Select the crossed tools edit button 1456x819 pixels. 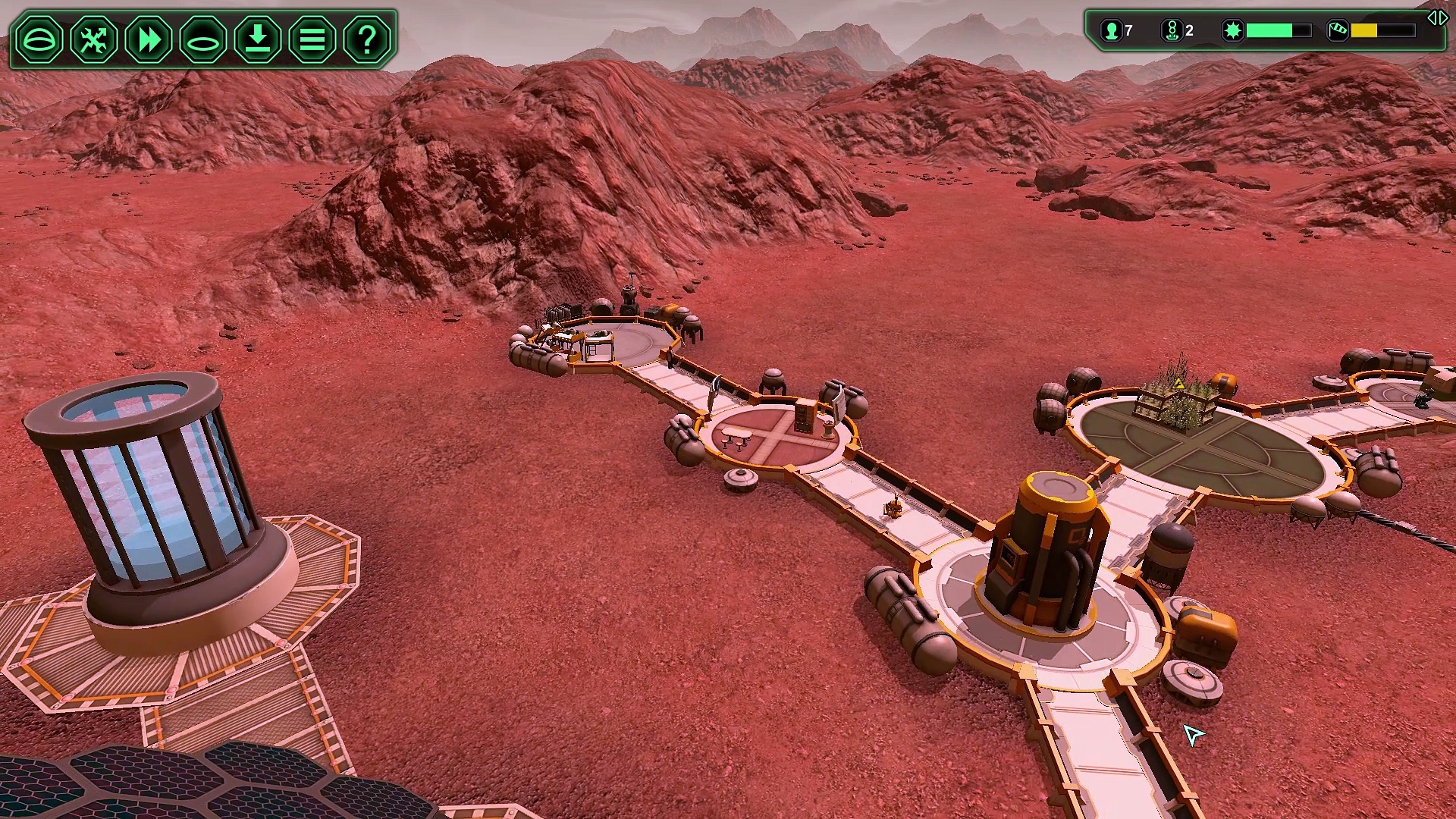pos(94,39)
